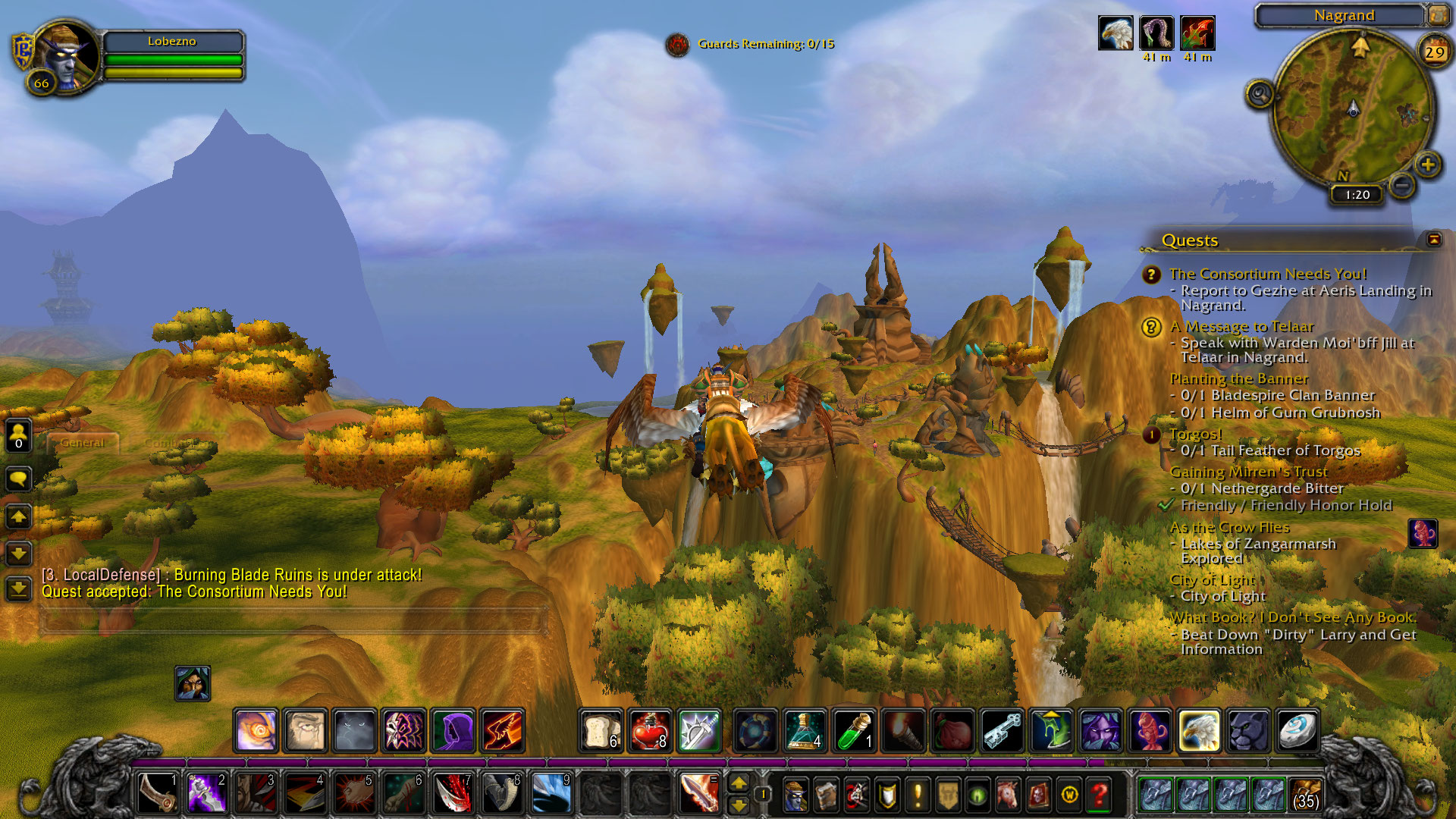Use the Hearthstone
Image resolution: width=1456 pixels, height=819 pixels.
pos(1297,731)
